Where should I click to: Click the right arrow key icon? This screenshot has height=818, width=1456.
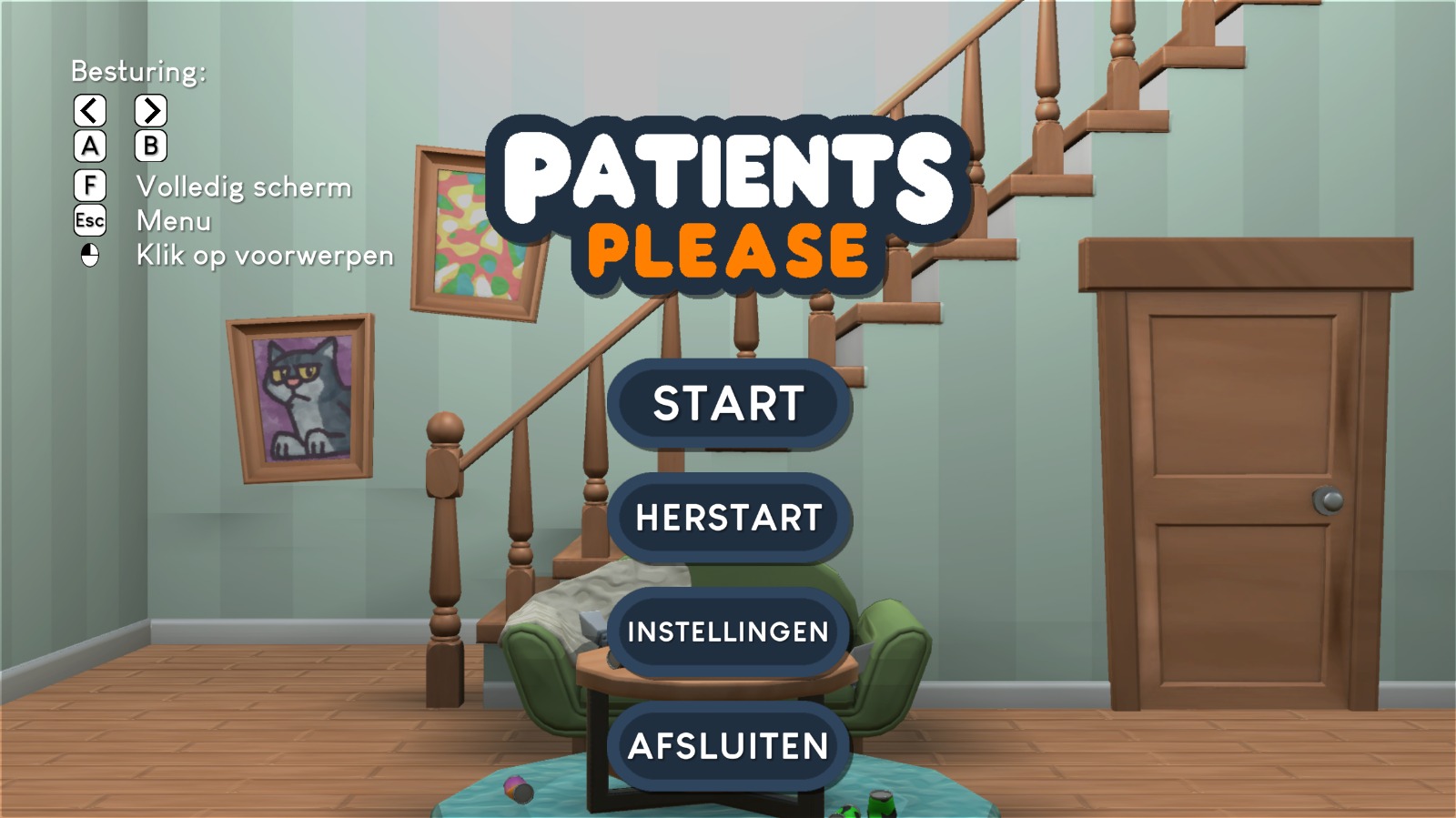[153, 111]
